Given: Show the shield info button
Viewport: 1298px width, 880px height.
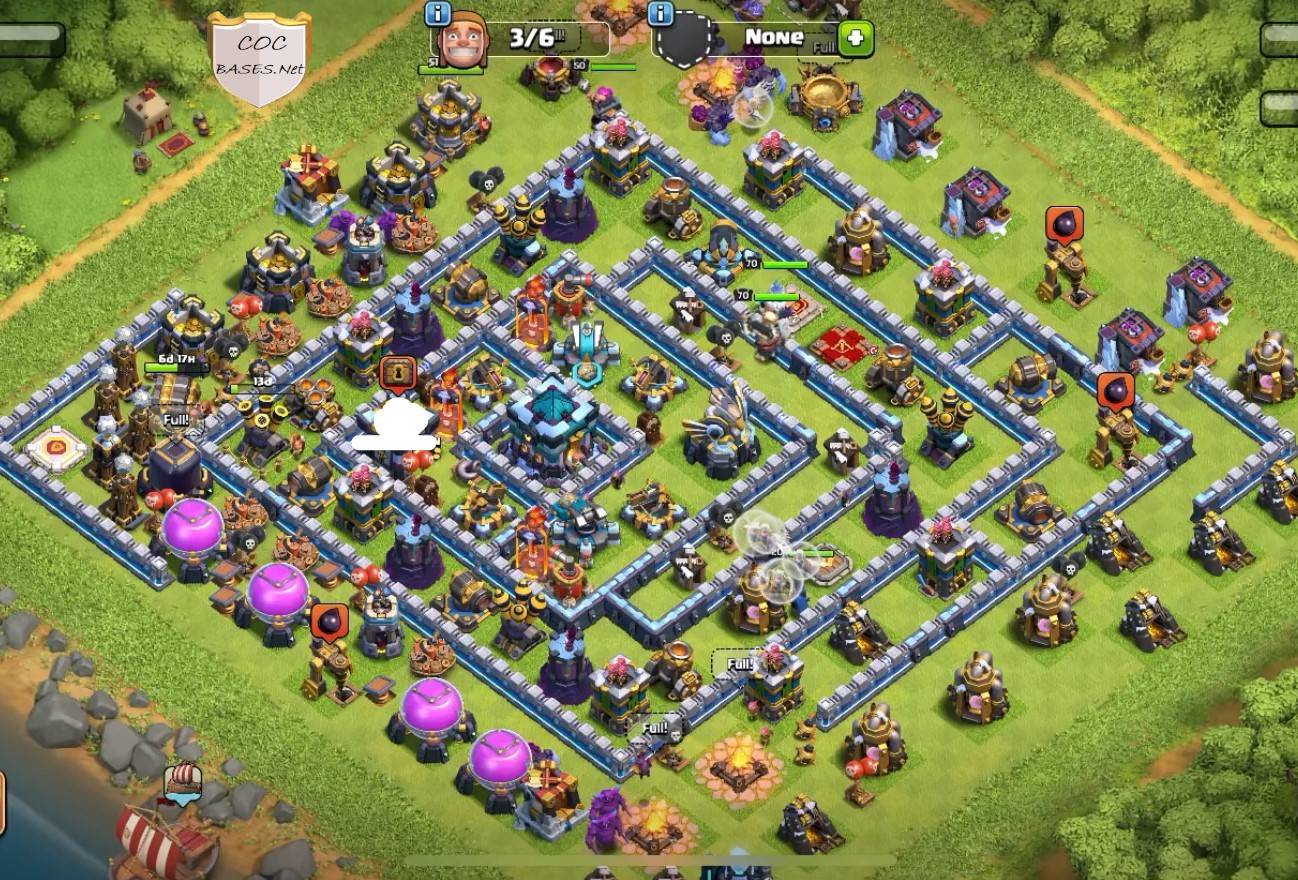Looking at the screenshot, I should tap(660, 14).
